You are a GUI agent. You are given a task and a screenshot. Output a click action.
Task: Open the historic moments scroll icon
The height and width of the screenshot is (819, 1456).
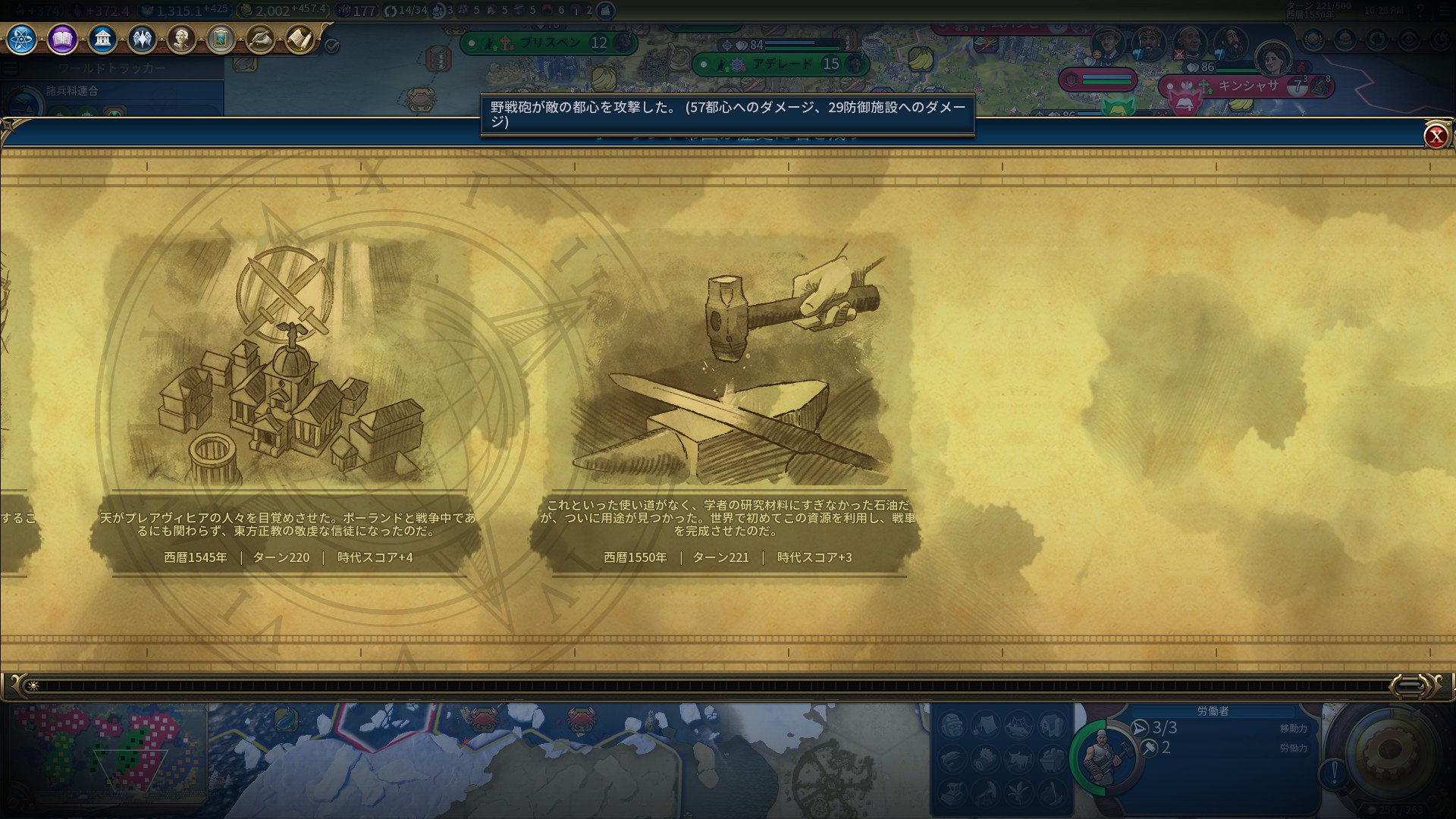300,39
